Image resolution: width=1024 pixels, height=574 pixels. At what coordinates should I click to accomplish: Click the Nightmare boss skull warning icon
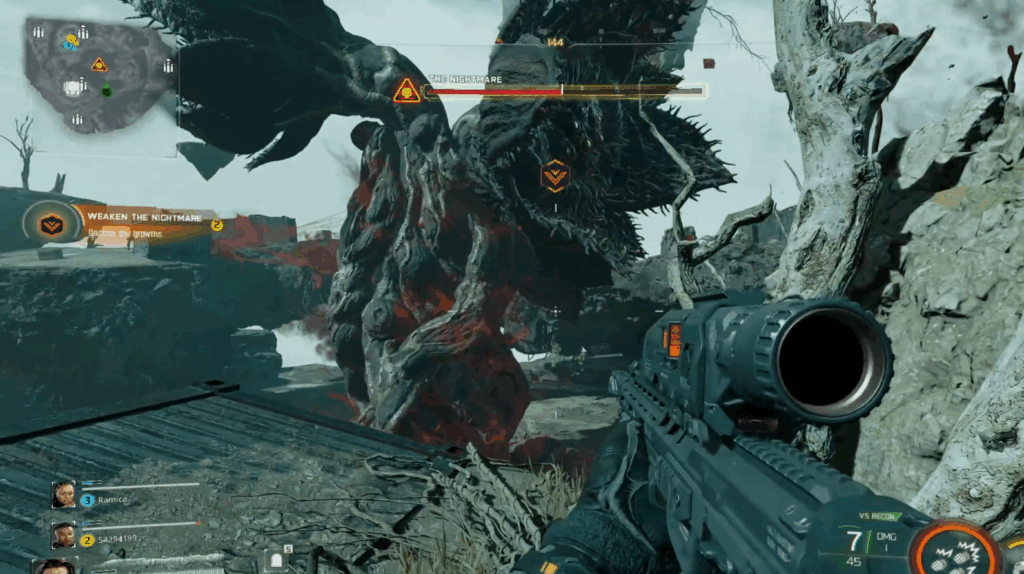tap(406, 91)
